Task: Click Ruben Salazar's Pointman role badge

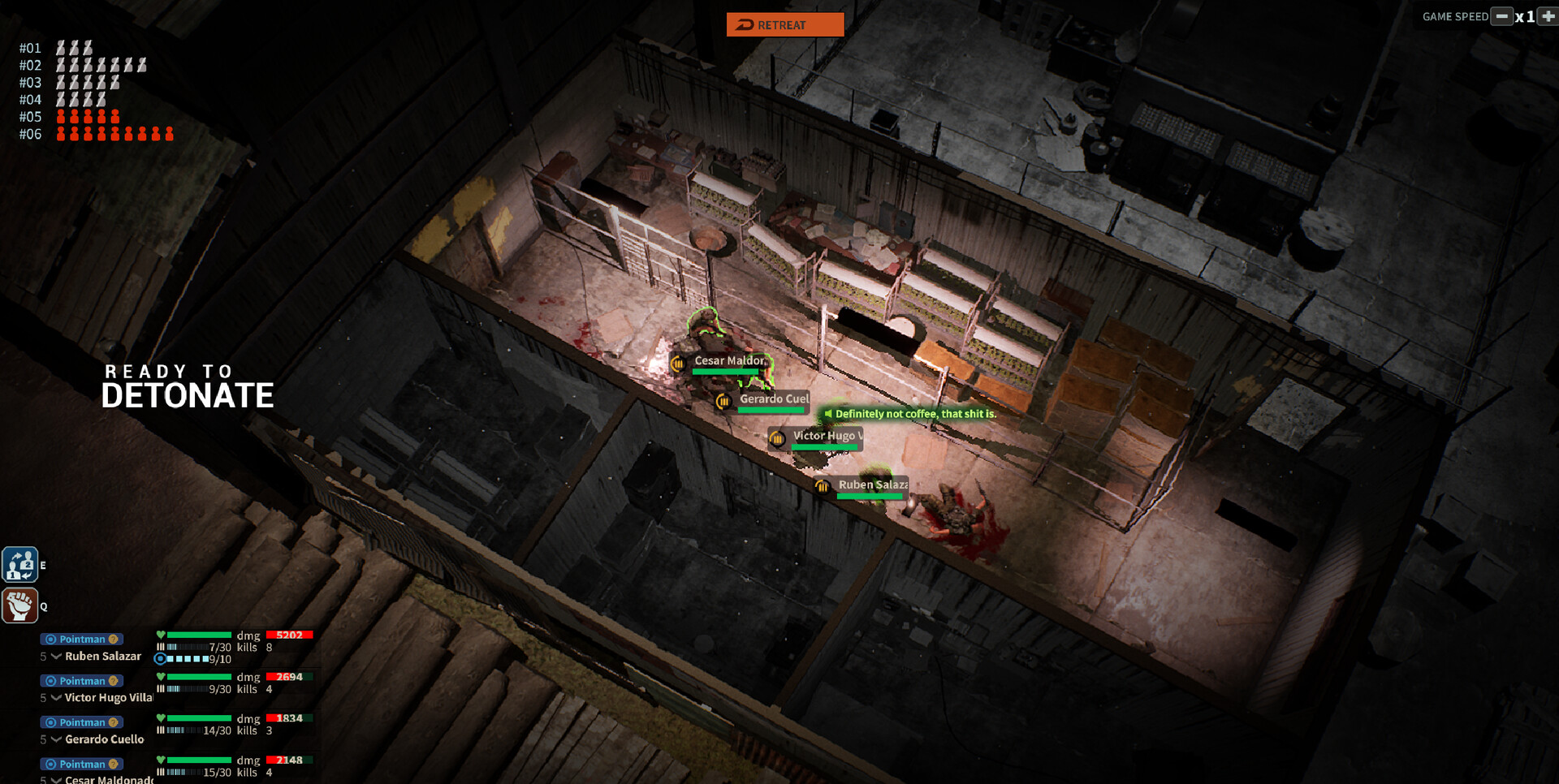Action: 81,639
